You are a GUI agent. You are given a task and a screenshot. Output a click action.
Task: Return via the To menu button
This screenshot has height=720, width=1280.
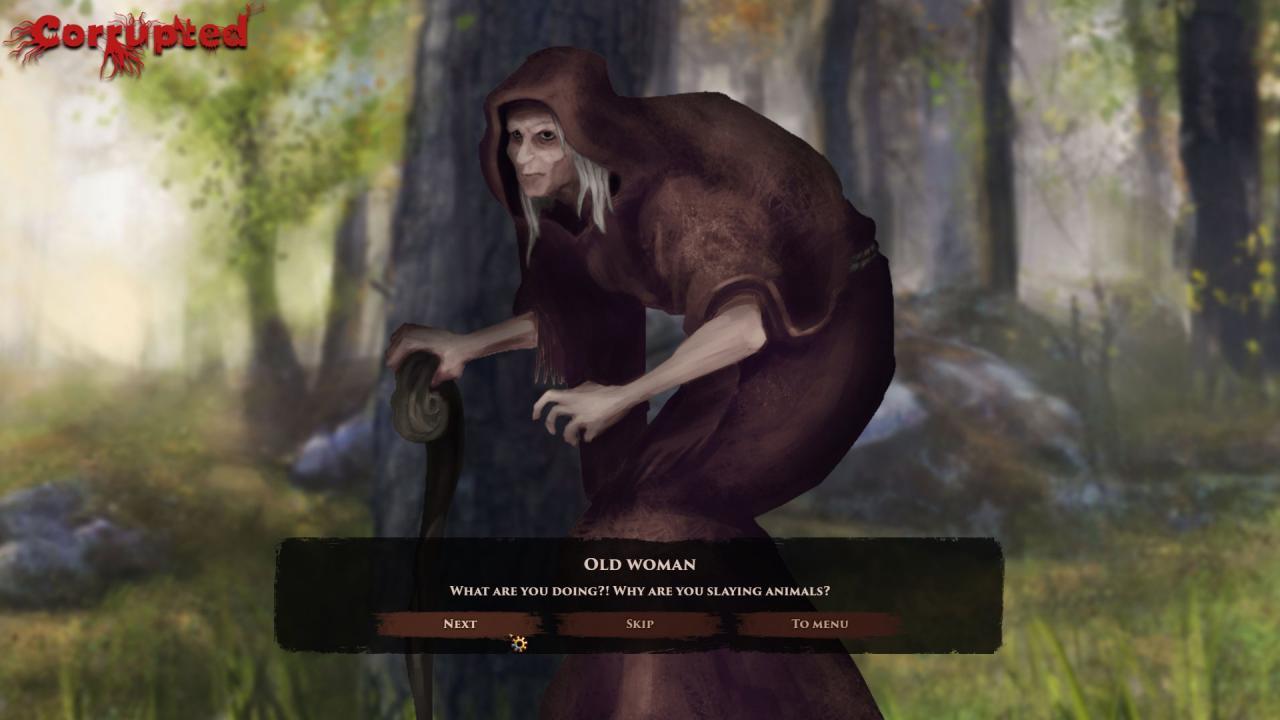pyautogui.click(x=819, y=624)
